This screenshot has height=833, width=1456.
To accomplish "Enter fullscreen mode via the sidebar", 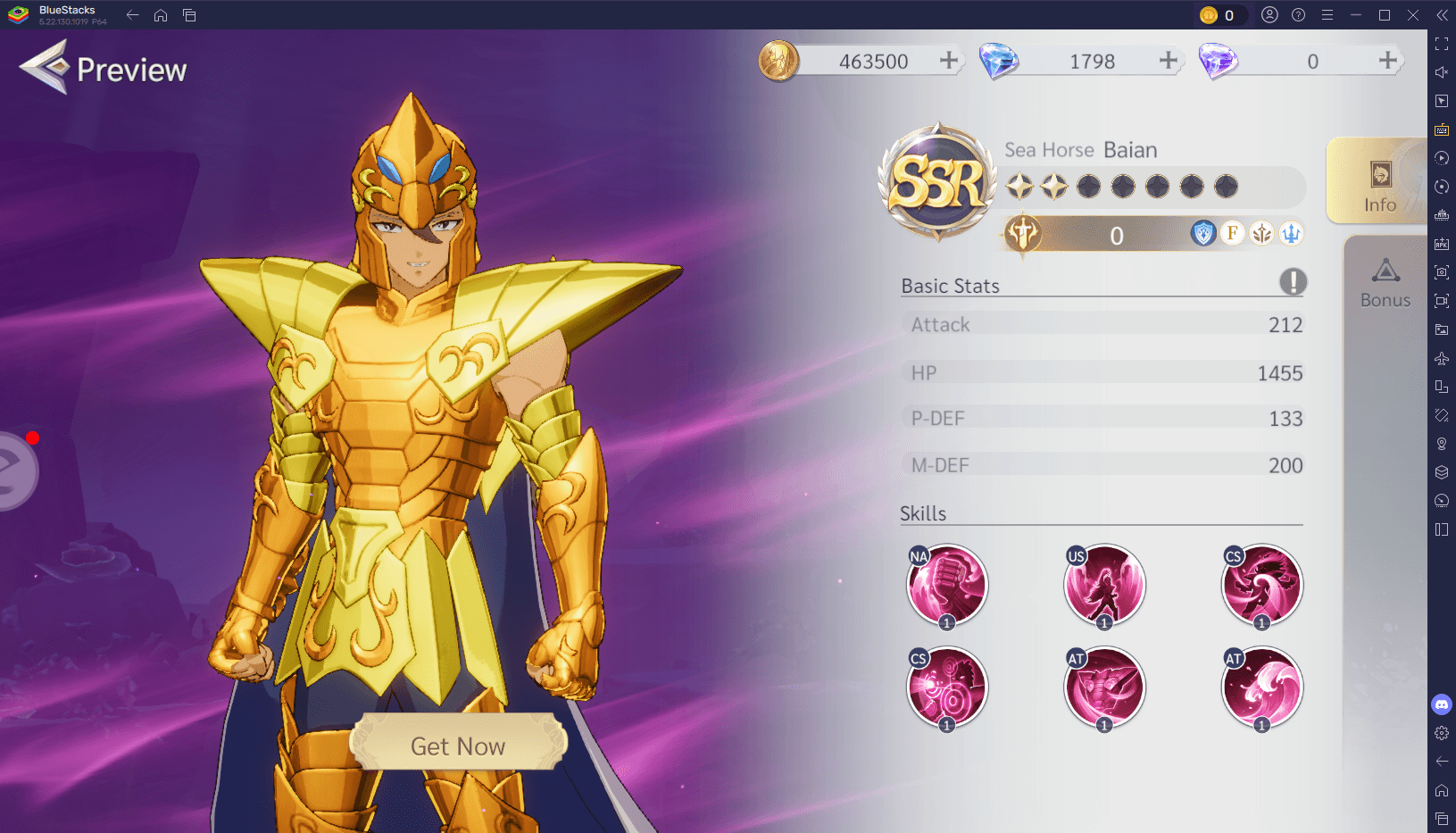I will point(1441,43).
